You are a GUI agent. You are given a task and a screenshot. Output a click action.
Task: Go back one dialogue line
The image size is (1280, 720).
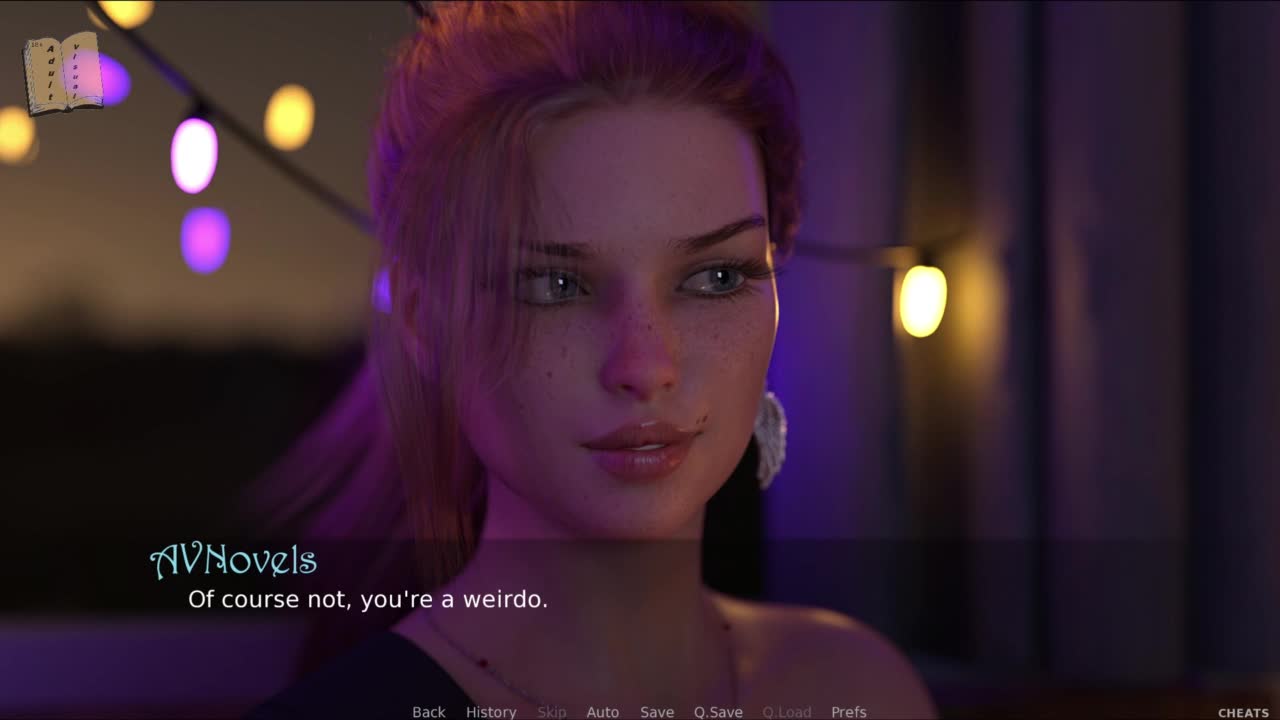click(429, 712)
